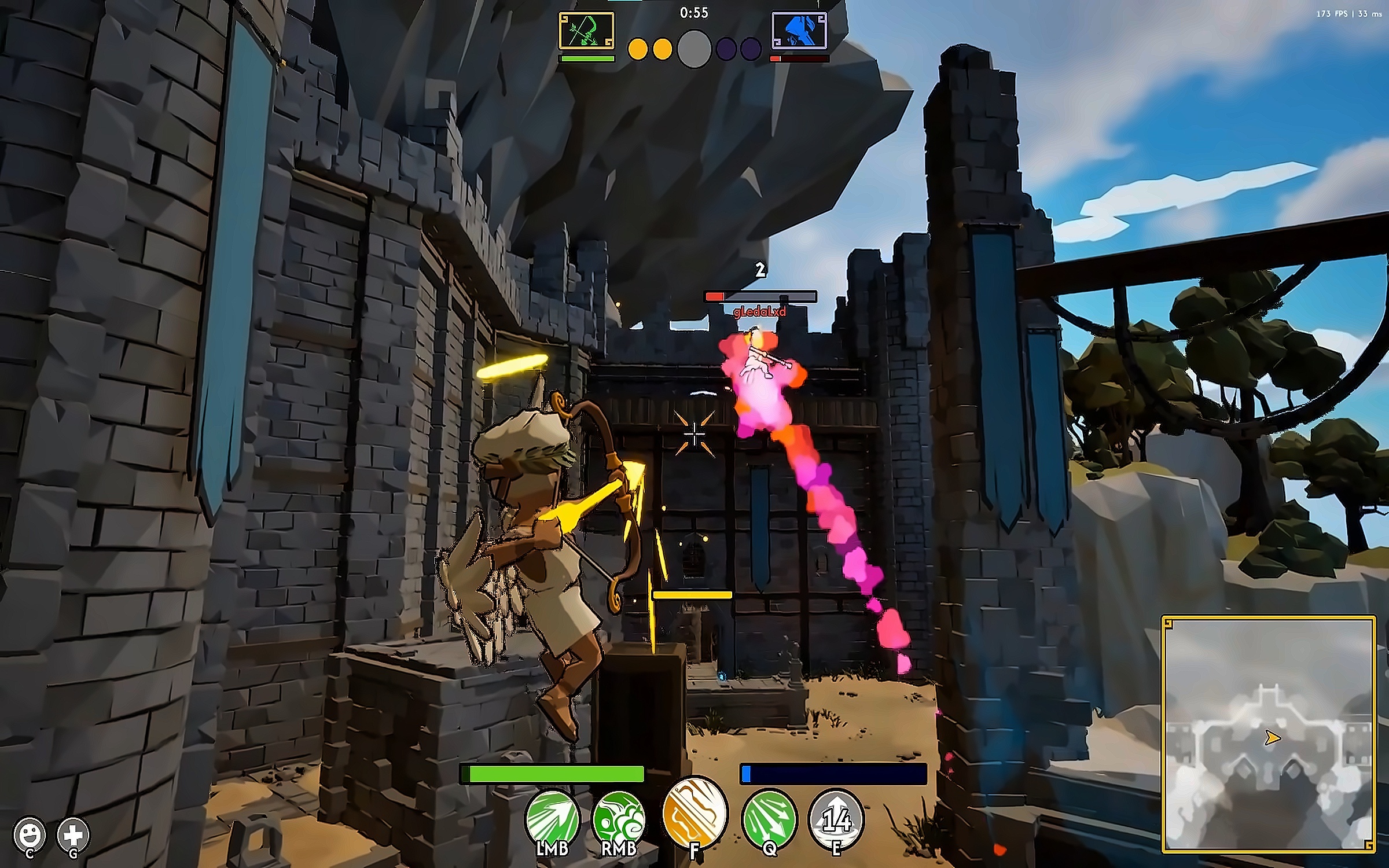Use the triple arrow volley ability
1389x868 pixels.
[x=769, y=819]
